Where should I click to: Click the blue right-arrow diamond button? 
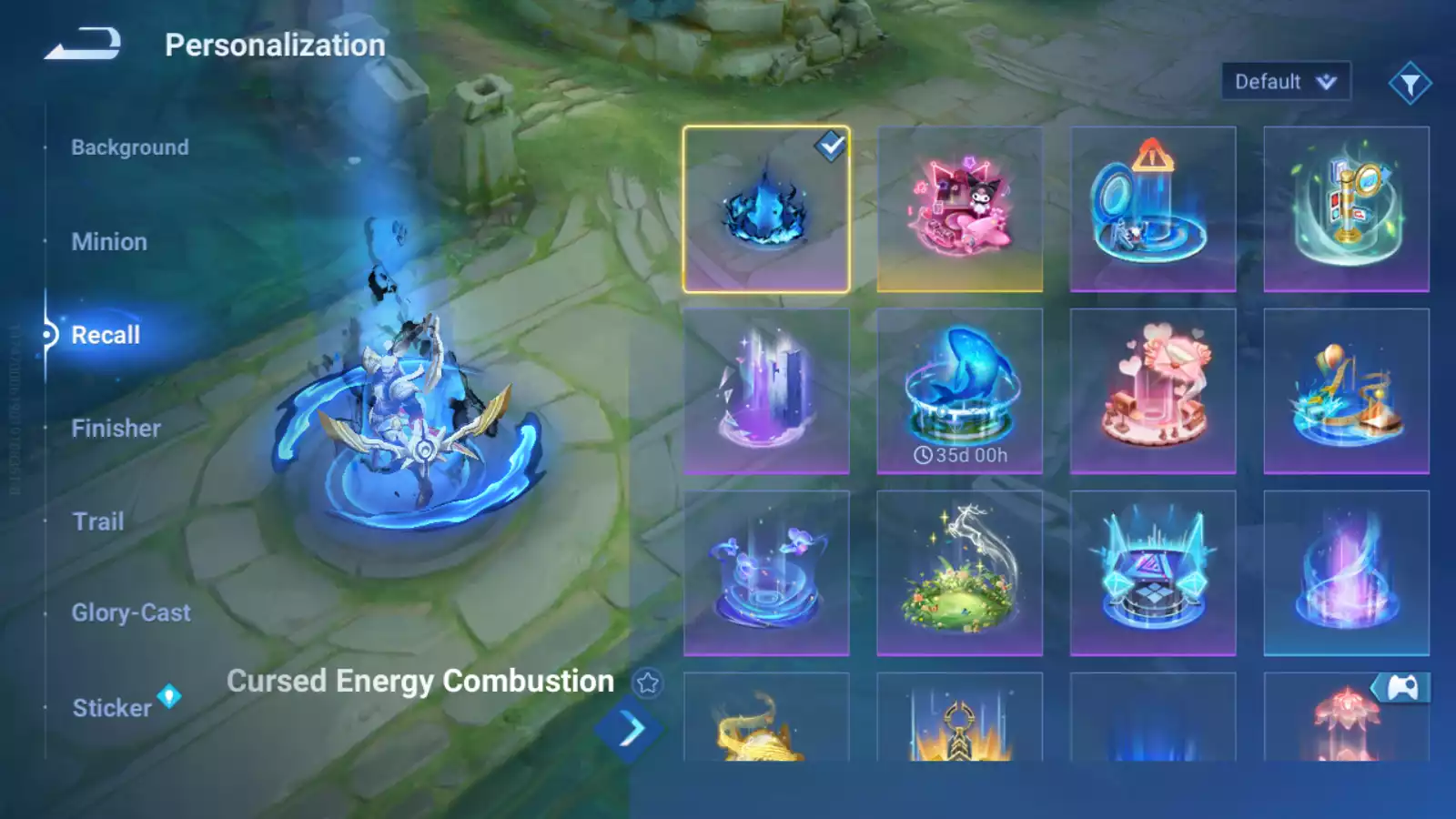[x=629, y=729]
